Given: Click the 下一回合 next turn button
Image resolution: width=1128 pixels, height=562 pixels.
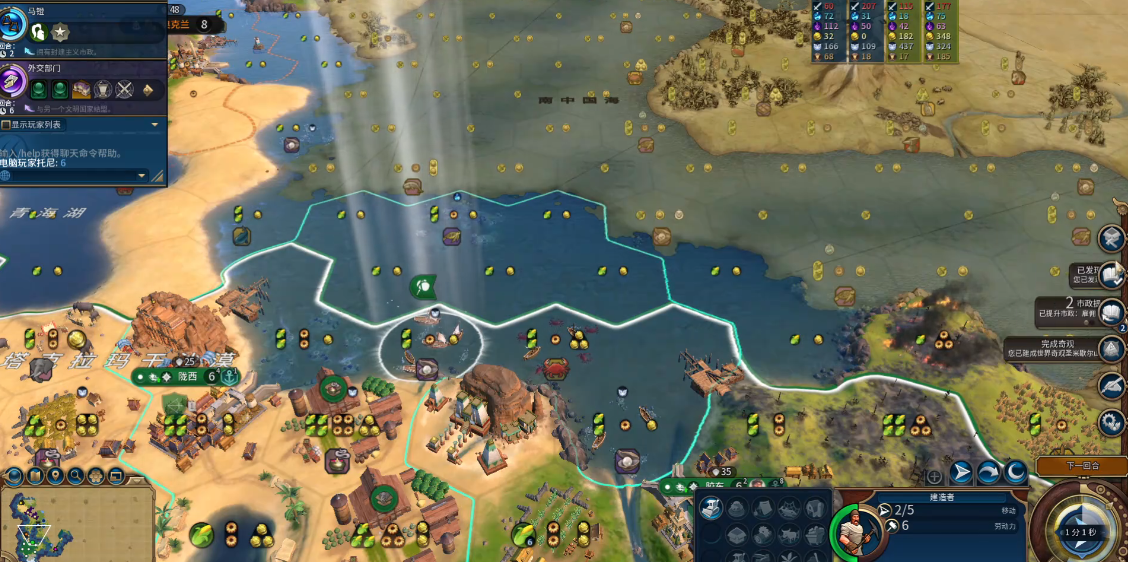Looking at the screenshot, I should point(1082,466).
